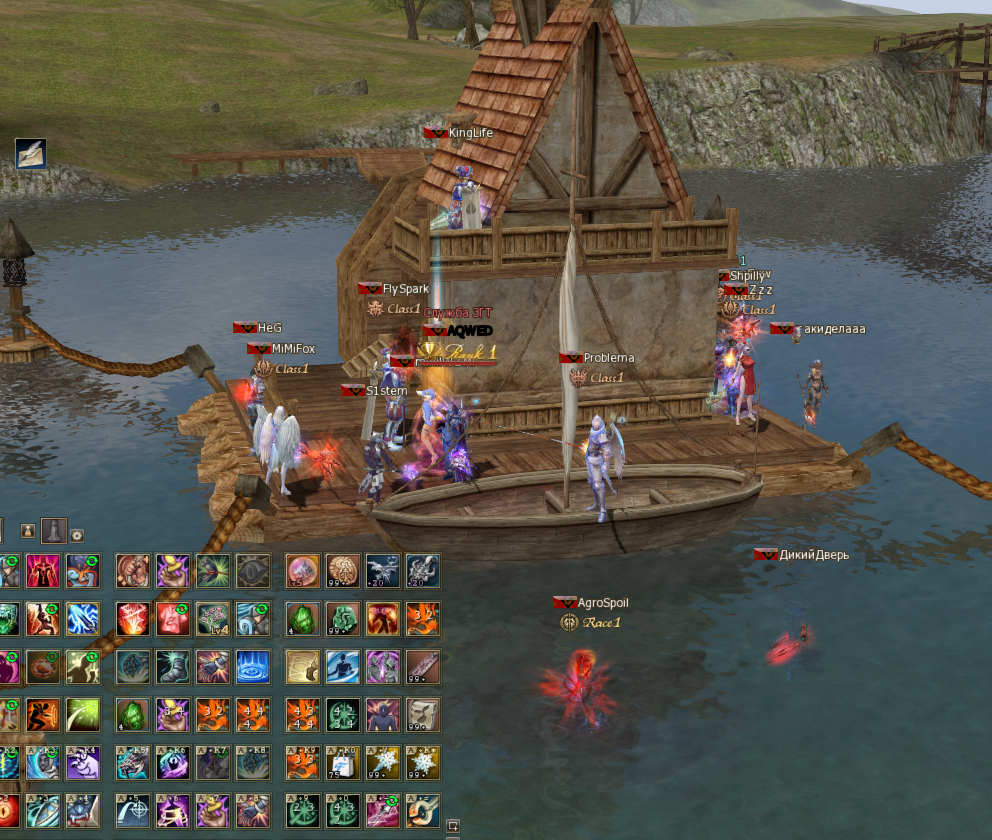Activate the red glowing figure skill
992x840 pixels.
43,570
